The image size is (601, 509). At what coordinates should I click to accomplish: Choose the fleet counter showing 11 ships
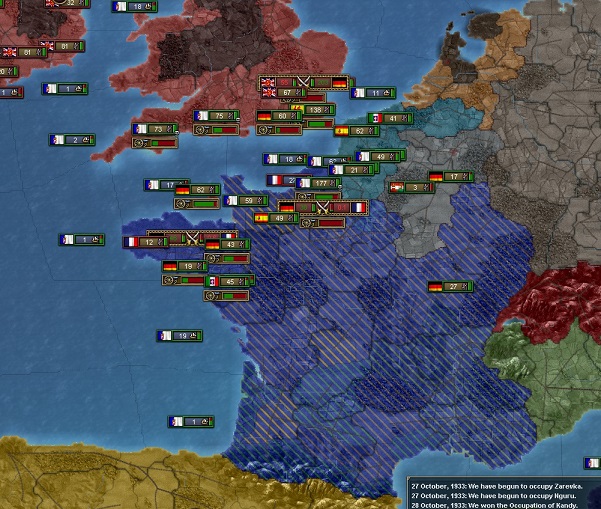[x=372, y=93]
